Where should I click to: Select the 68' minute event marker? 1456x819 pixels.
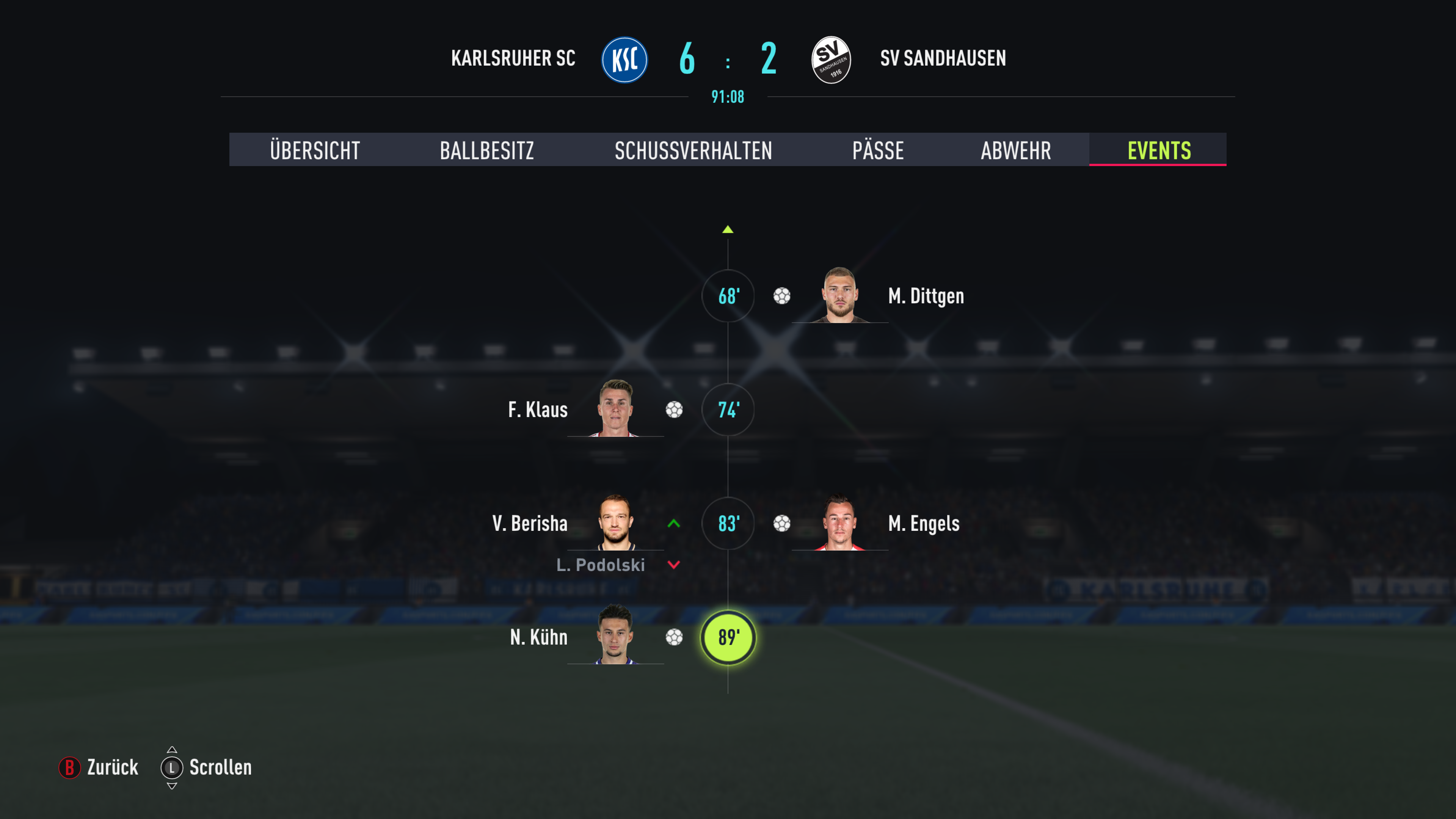pos(728,296)
